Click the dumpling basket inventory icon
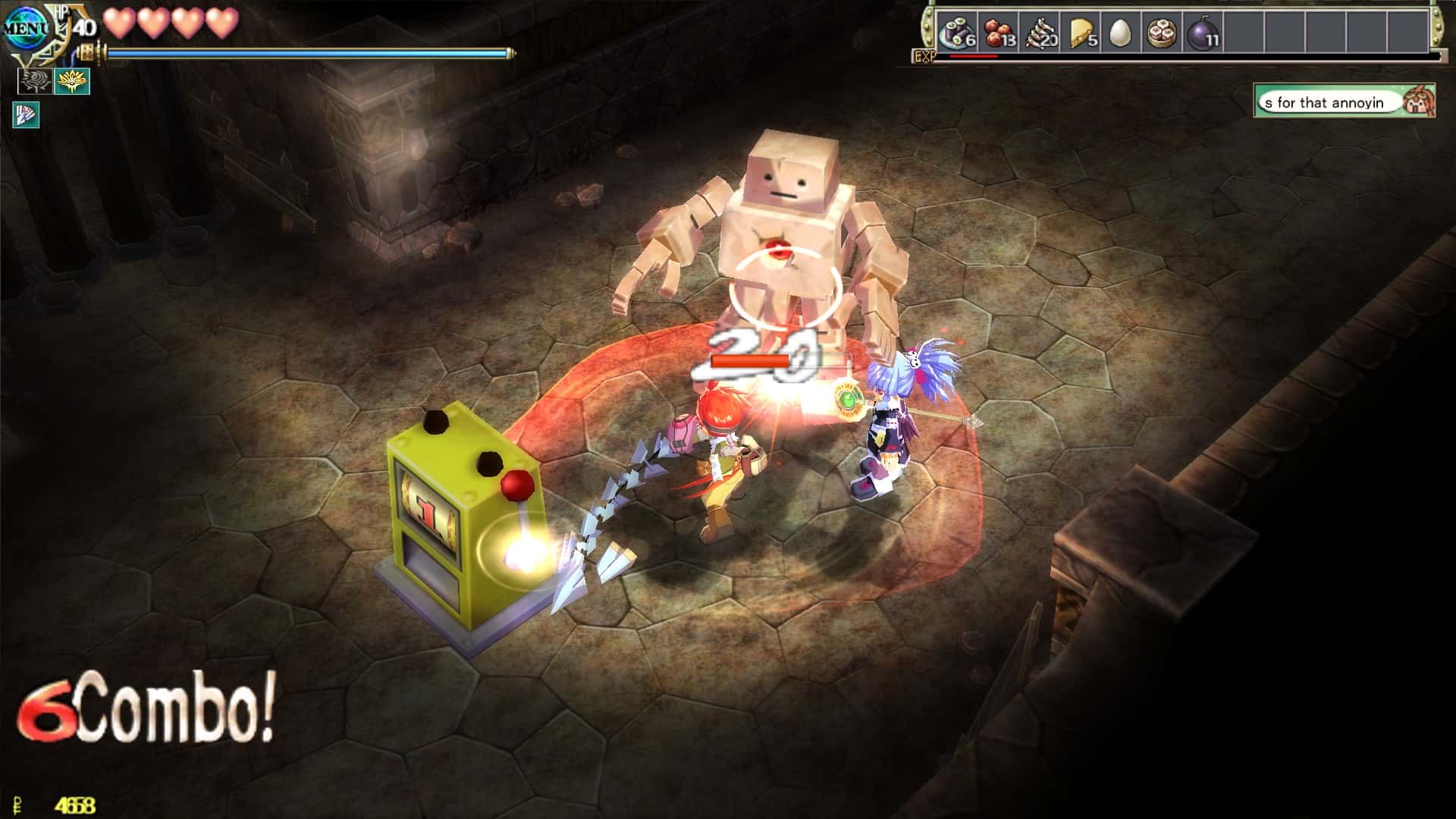 [x=1164, y=32]
